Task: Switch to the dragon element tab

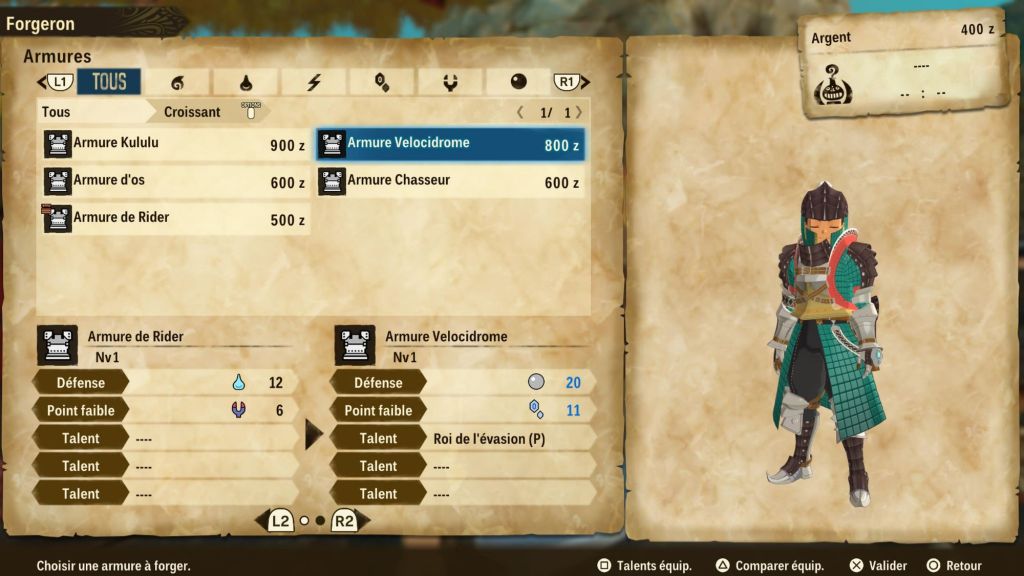Action: 450,82
